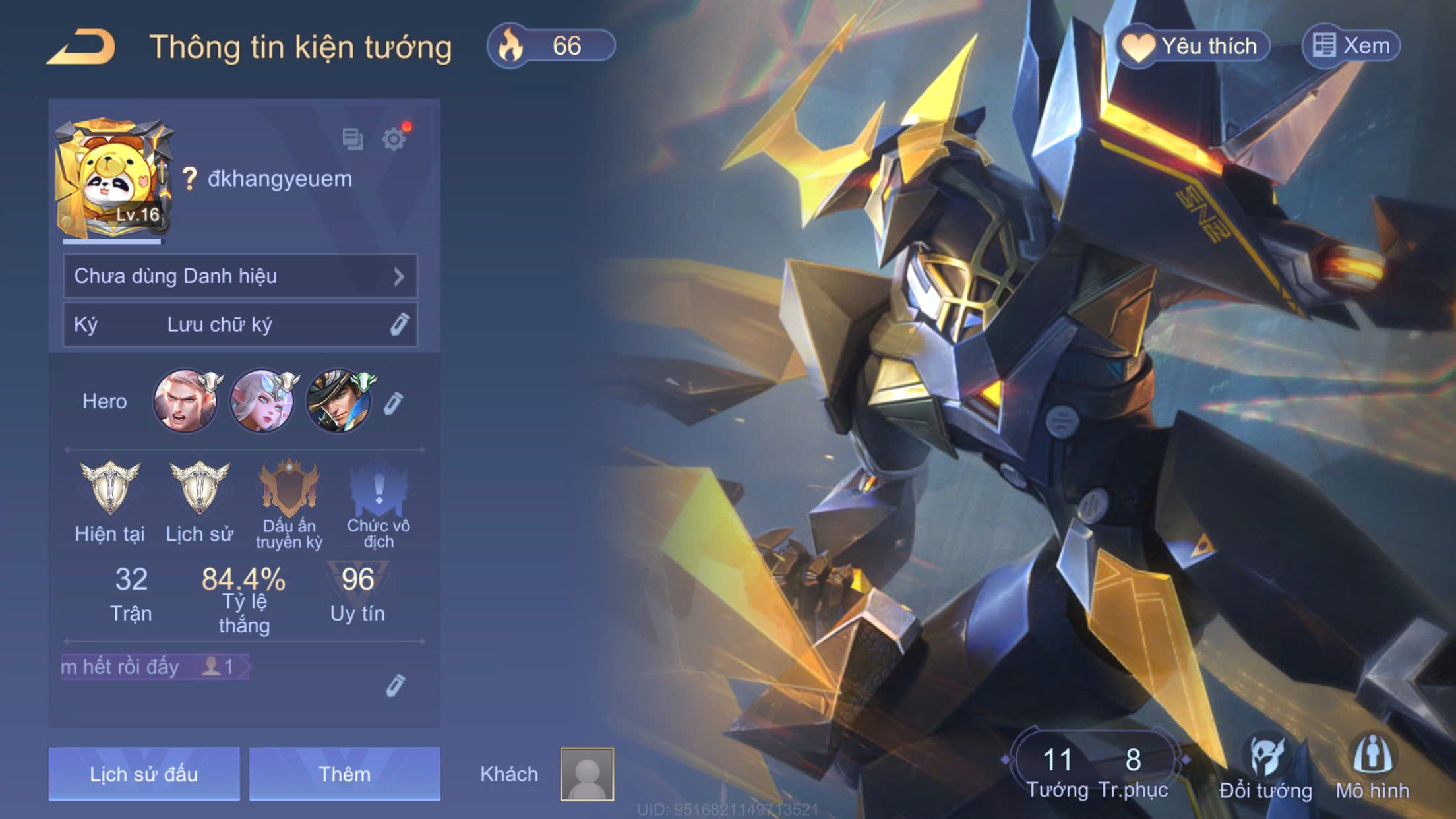Open the Tướng hero count panel
Screen dimensions: 1456x819
click(1057, 770)
